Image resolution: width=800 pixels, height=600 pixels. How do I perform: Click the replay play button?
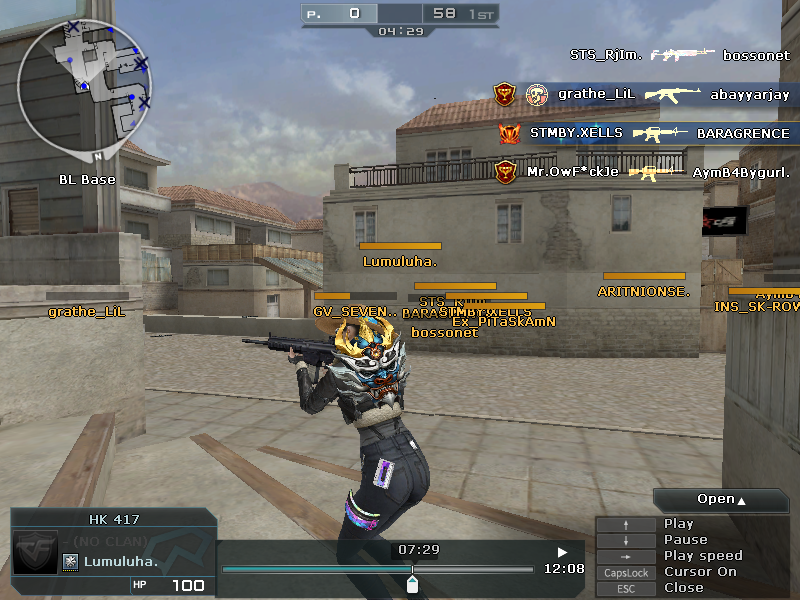point(562,551)
